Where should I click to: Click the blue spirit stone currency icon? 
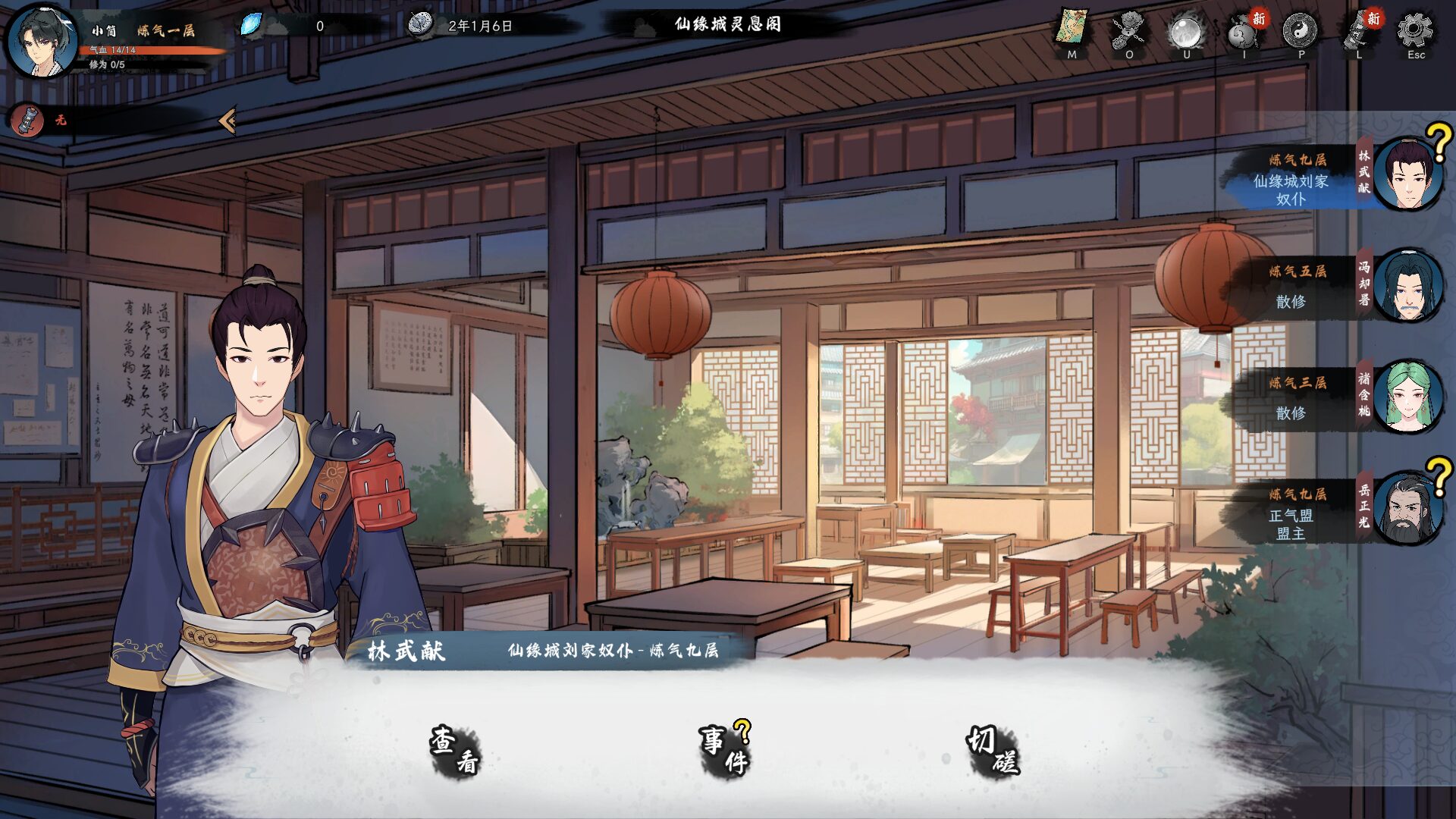click(251, 25)
